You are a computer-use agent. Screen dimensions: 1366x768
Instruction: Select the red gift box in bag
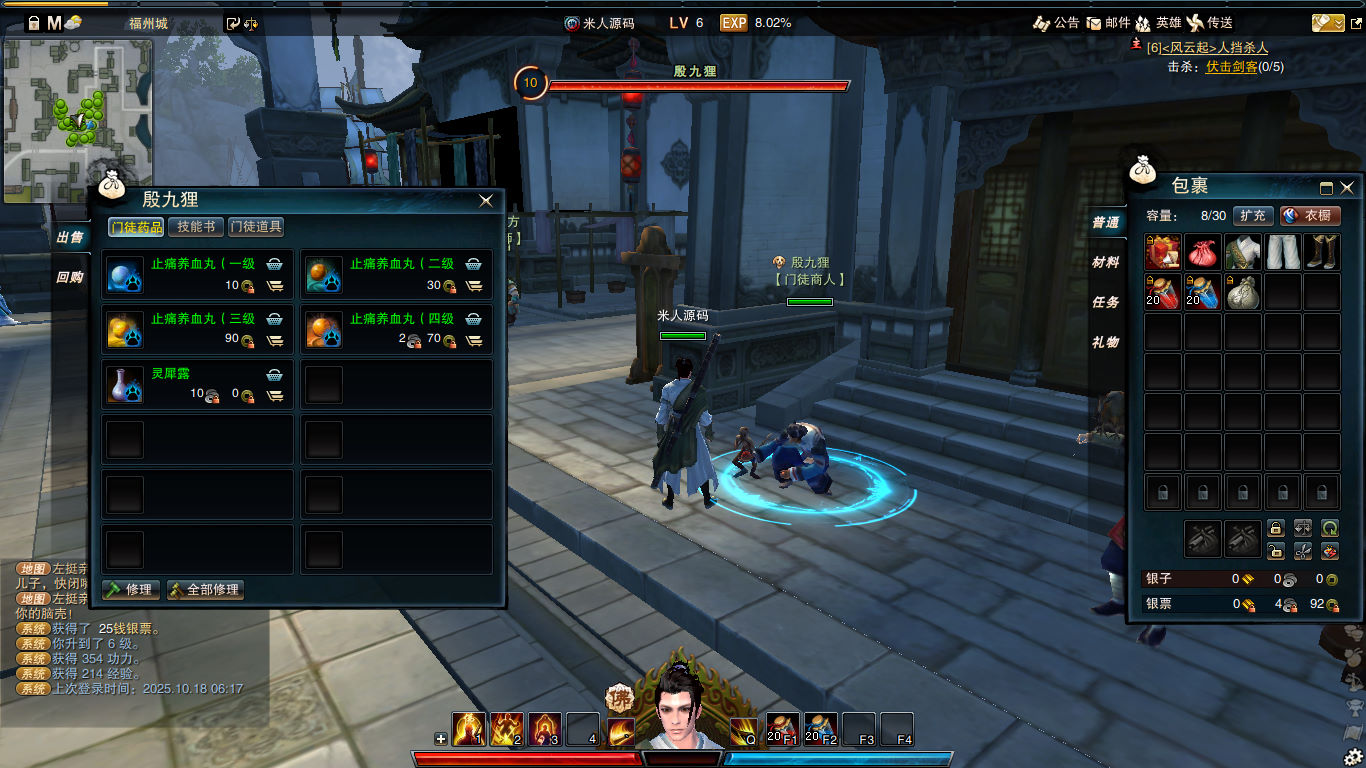click(x=1163, y=252)
